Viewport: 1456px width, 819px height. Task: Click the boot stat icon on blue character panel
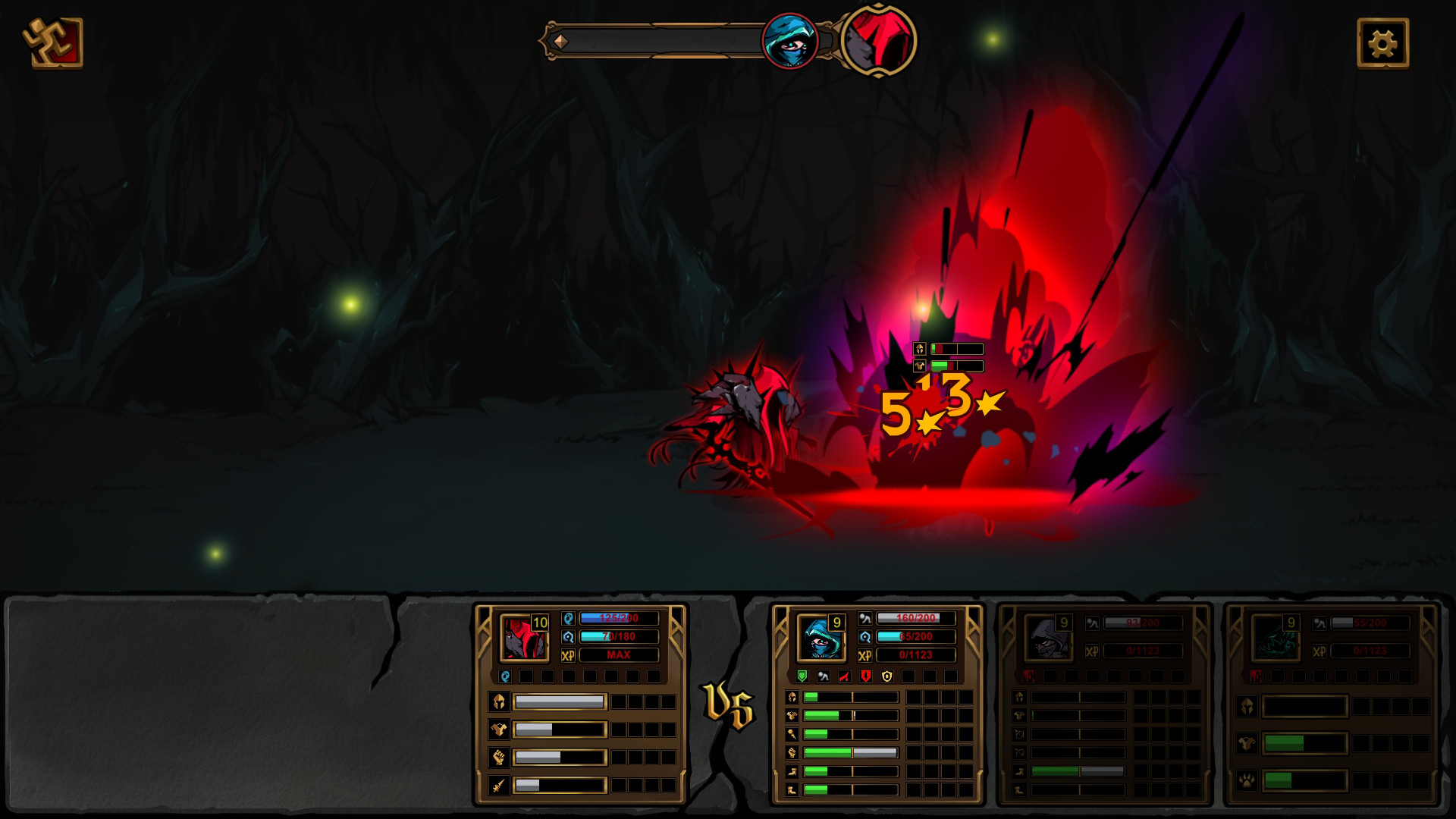pos(792,770)
